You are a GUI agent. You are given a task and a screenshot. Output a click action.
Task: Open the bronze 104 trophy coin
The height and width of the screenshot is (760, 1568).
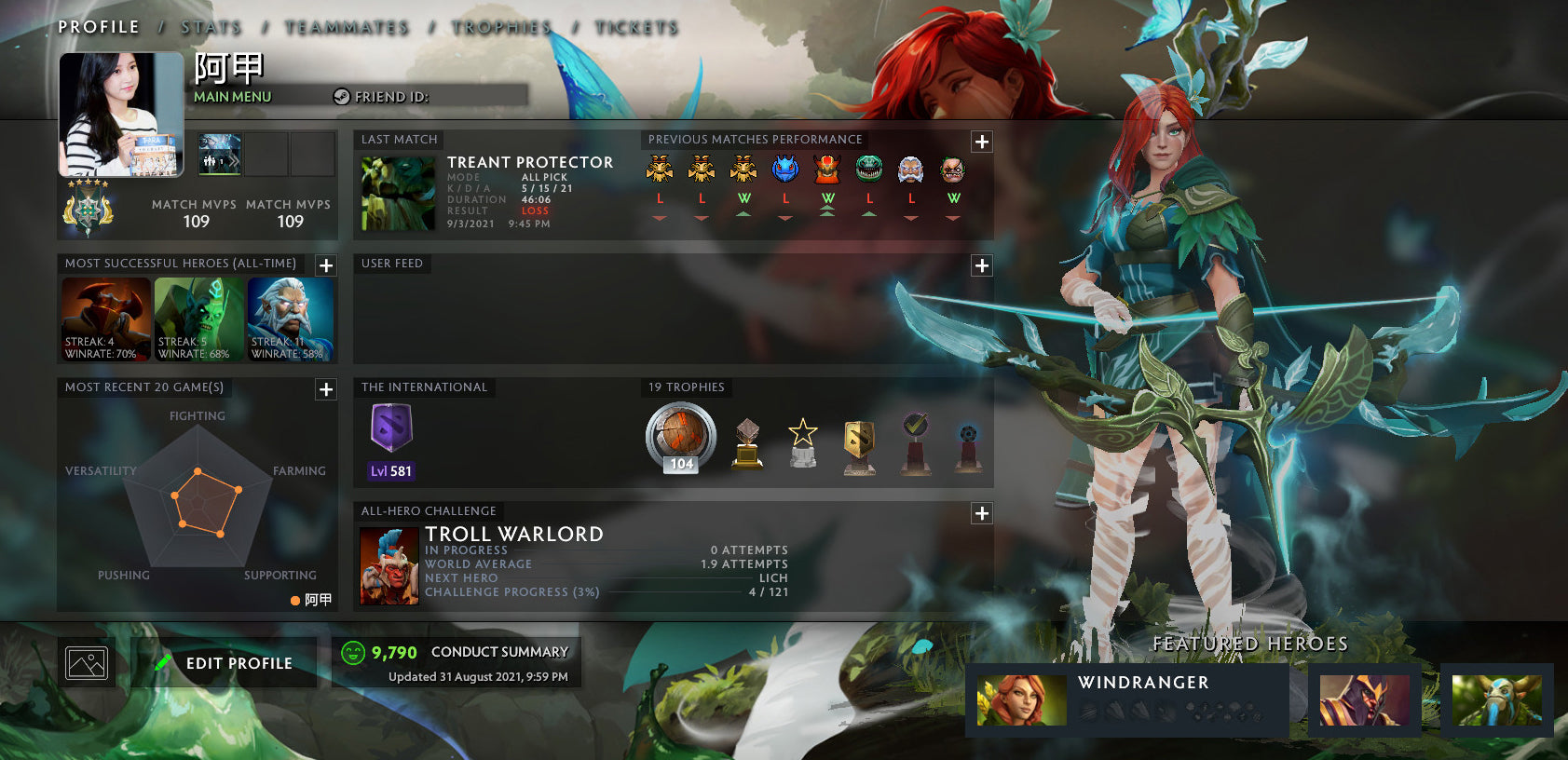(x=680, y=438)
